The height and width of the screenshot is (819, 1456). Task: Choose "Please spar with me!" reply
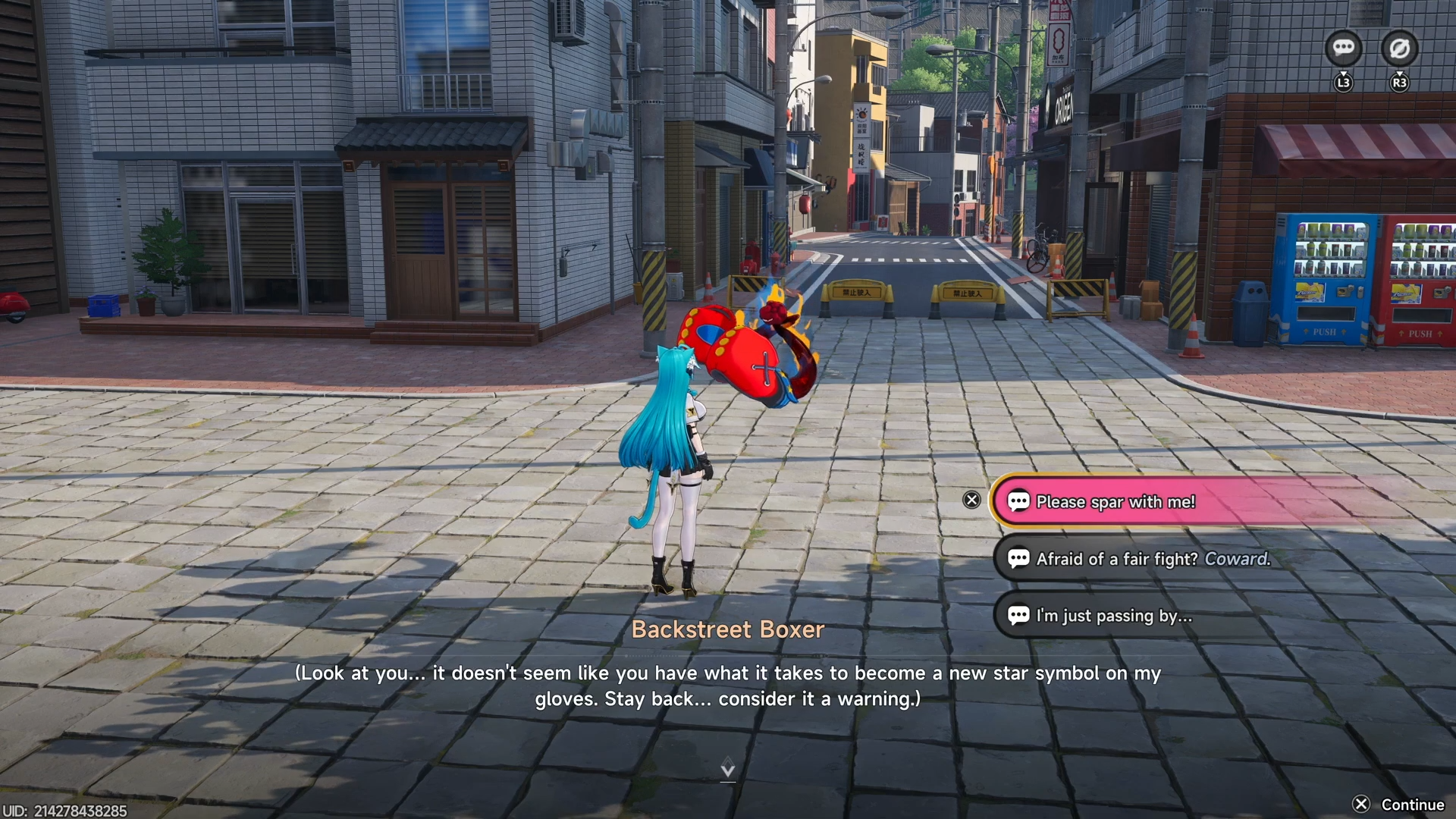(1115, 501)
